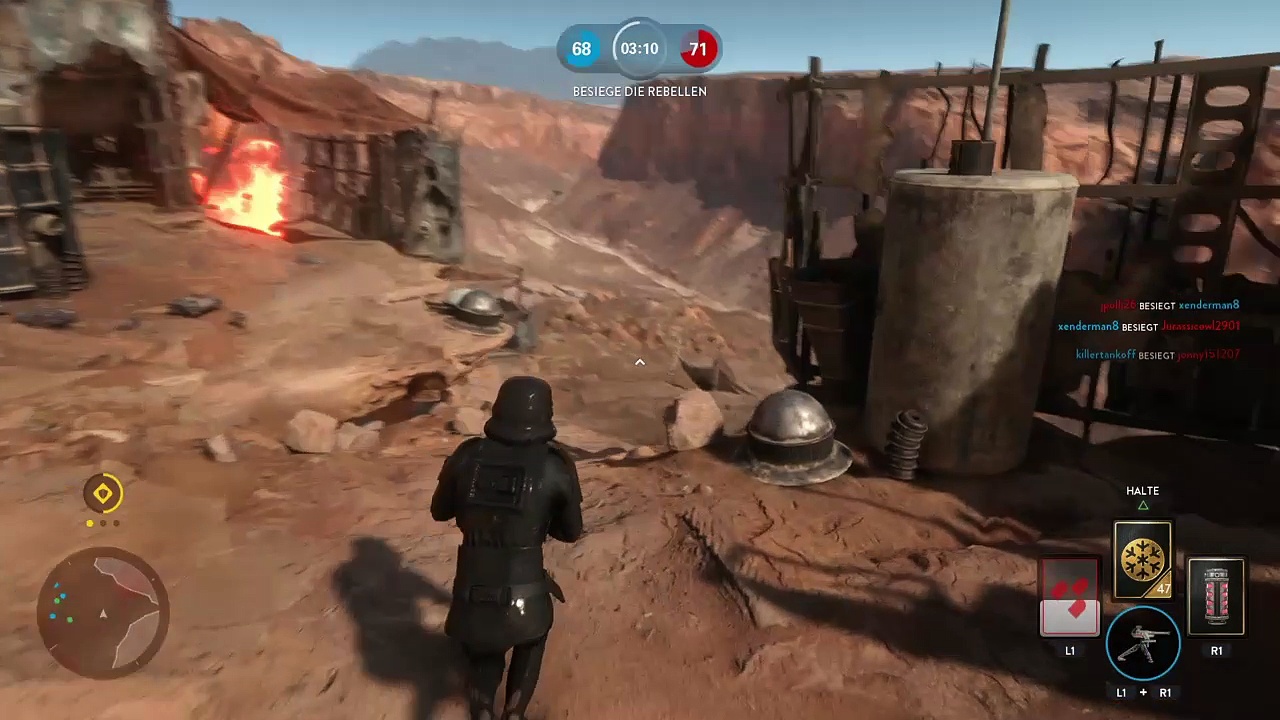Deploy the blaster turret power-up

pos(1143,643)
